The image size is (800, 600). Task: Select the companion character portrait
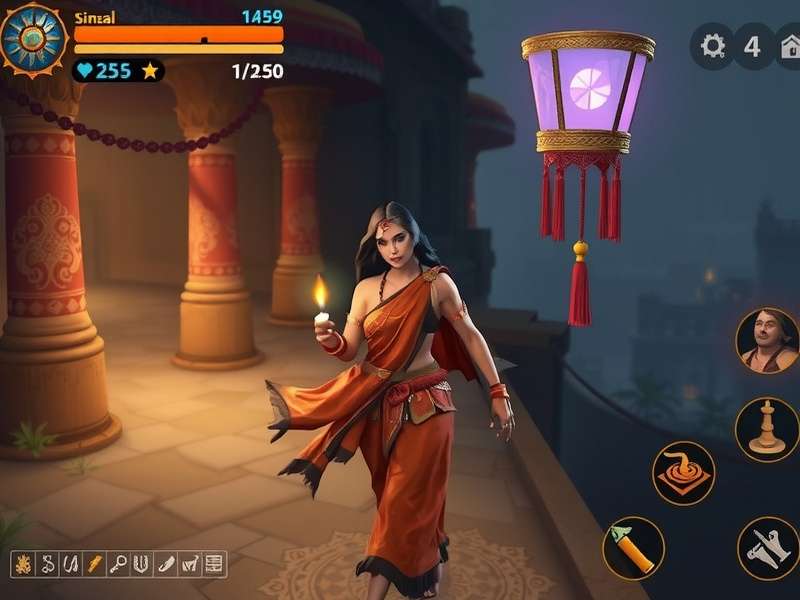coord(767,341)
